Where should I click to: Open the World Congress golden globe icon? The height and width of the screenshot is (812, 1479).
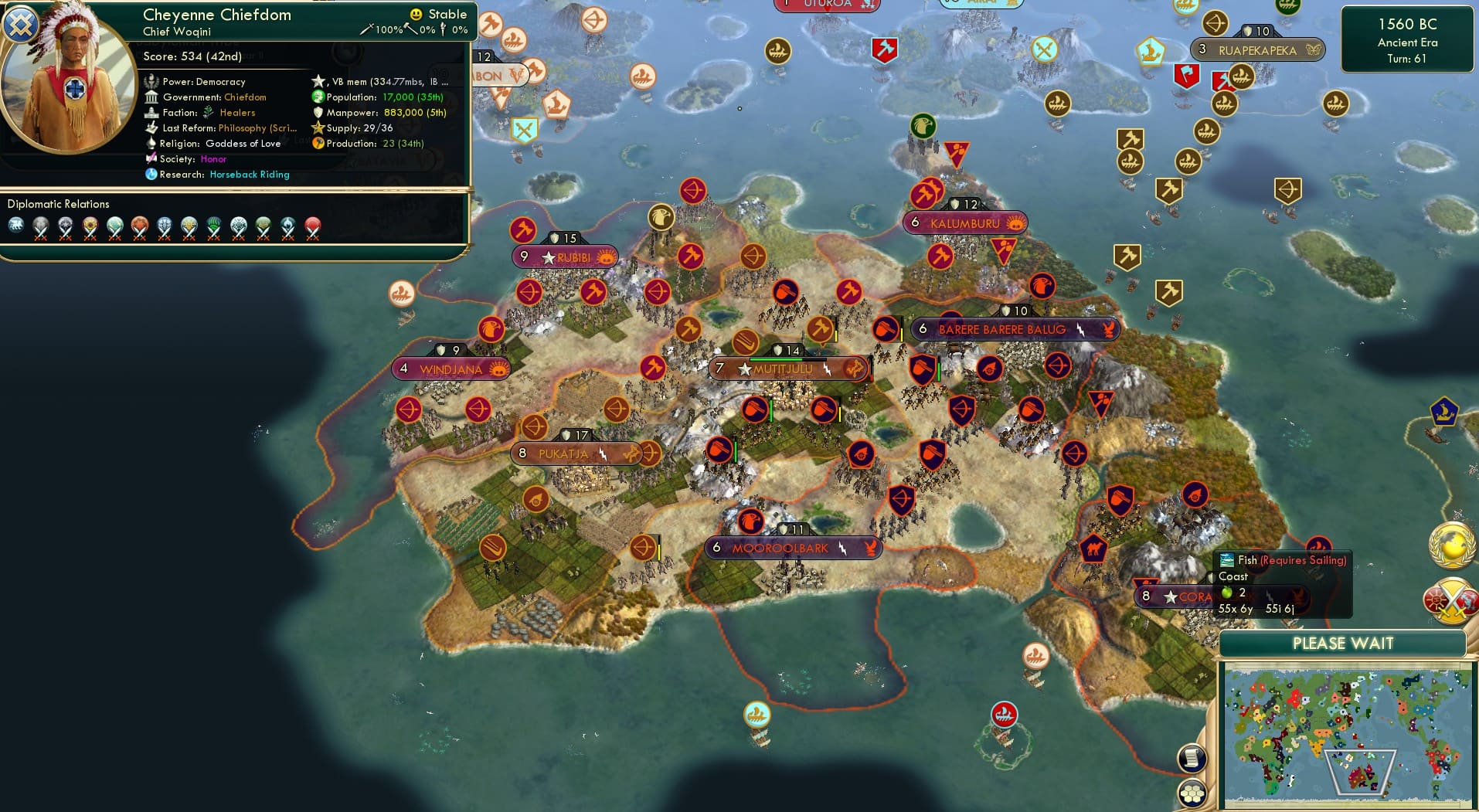point(1451,545)
